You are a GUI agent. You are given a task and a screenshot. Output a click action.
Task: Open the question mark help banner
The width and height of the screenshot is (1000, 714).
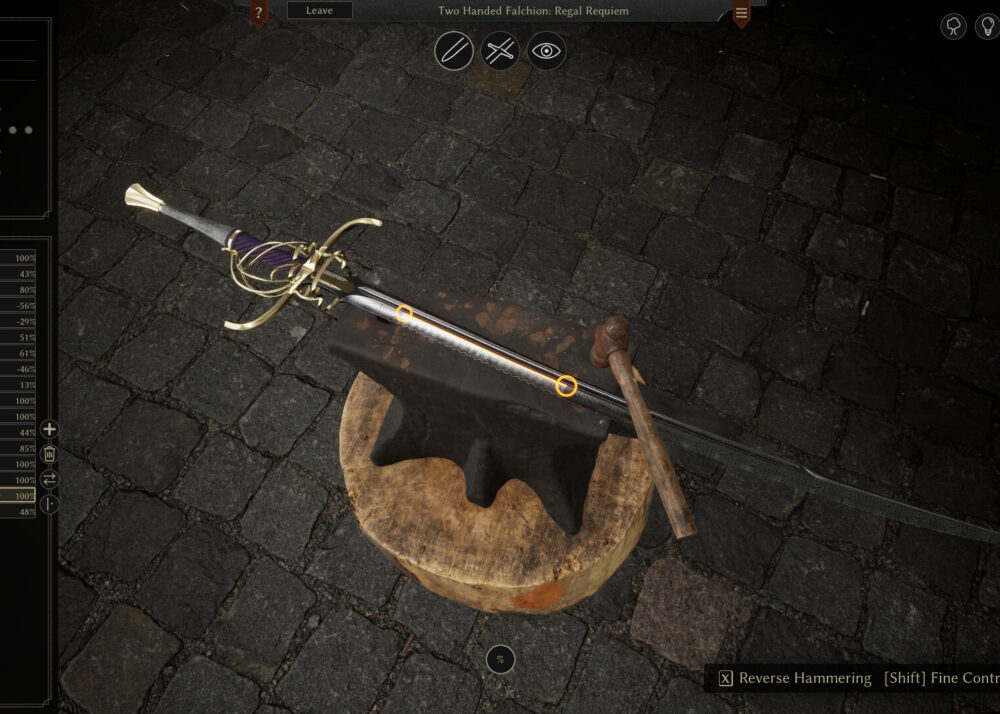pyautogui.click(x=259, y=13)
